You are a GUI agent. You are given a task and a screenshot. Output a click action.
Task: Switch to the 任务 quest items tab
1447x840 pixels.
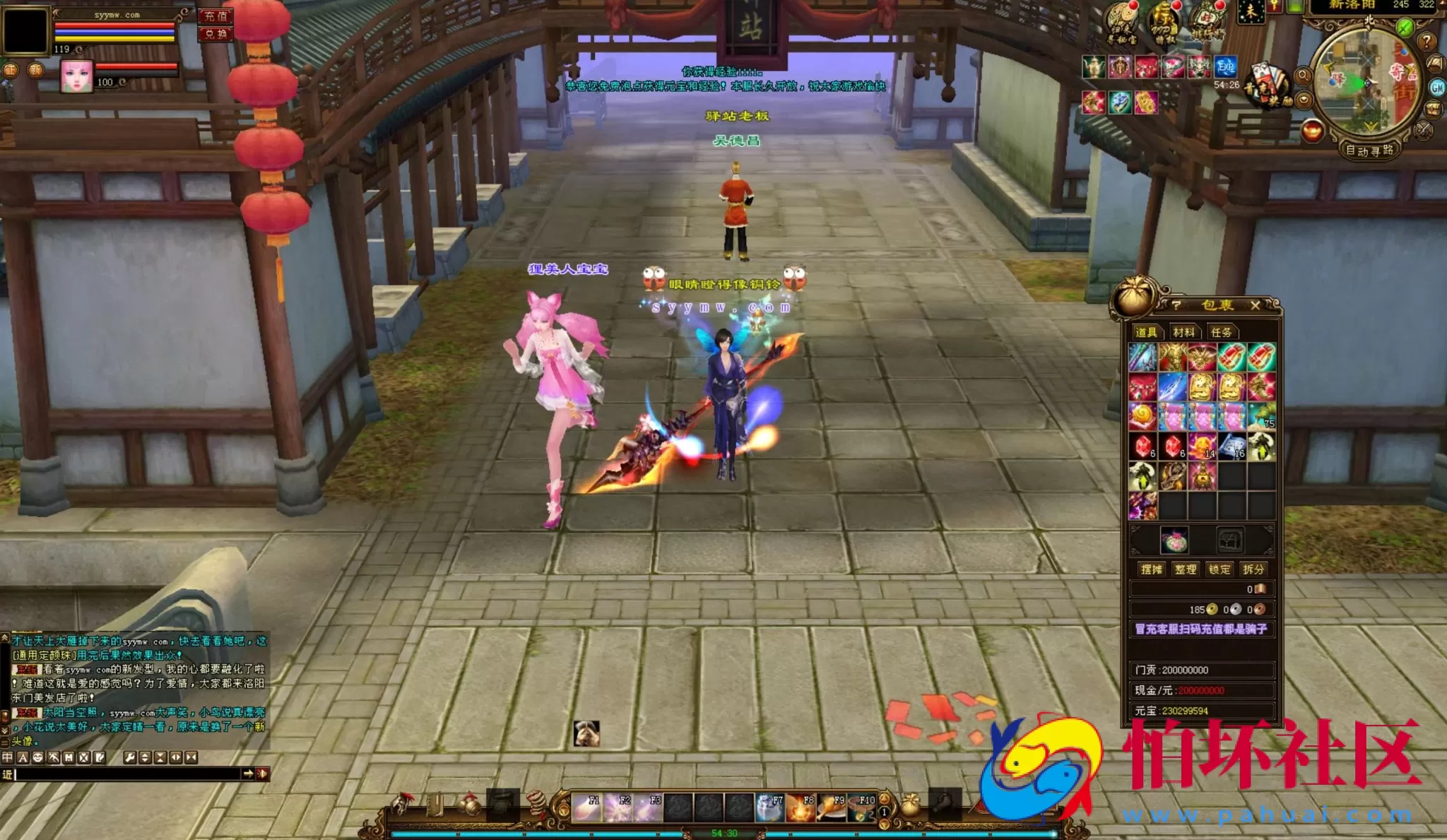click(1222, 332)
